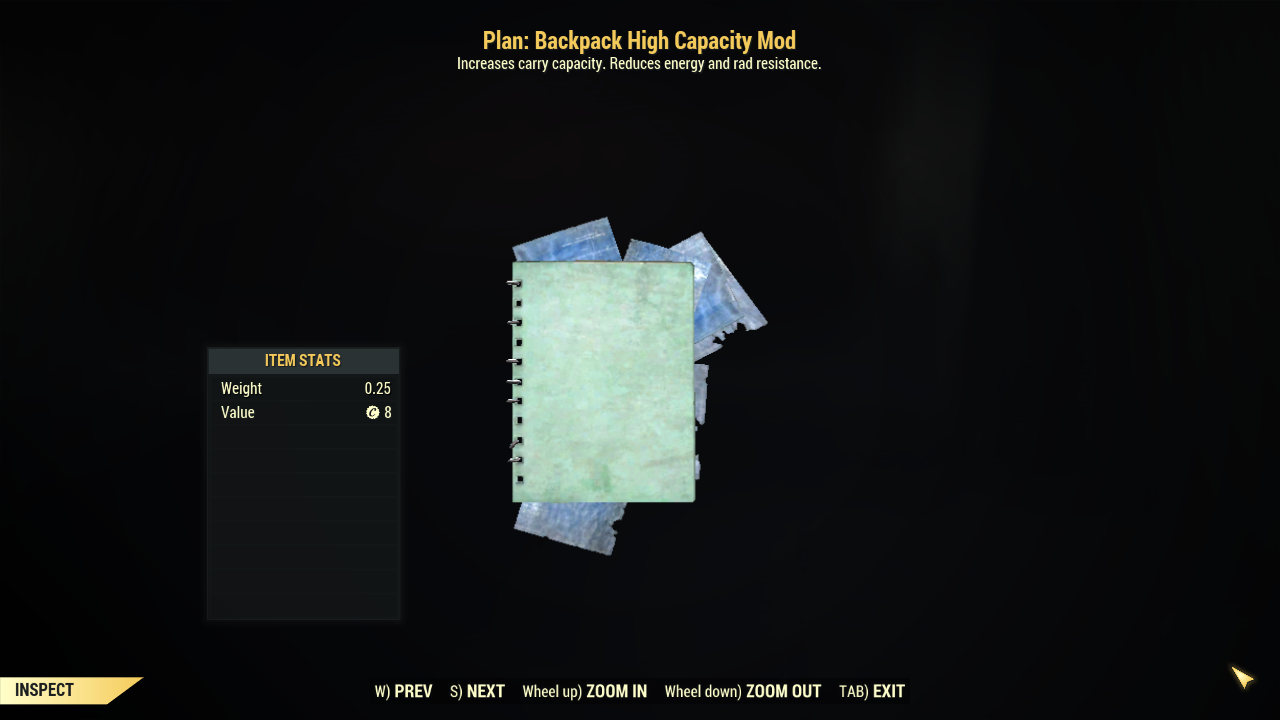Click the Value amount 8
1280x720 pixels.
tap(389, 412)
